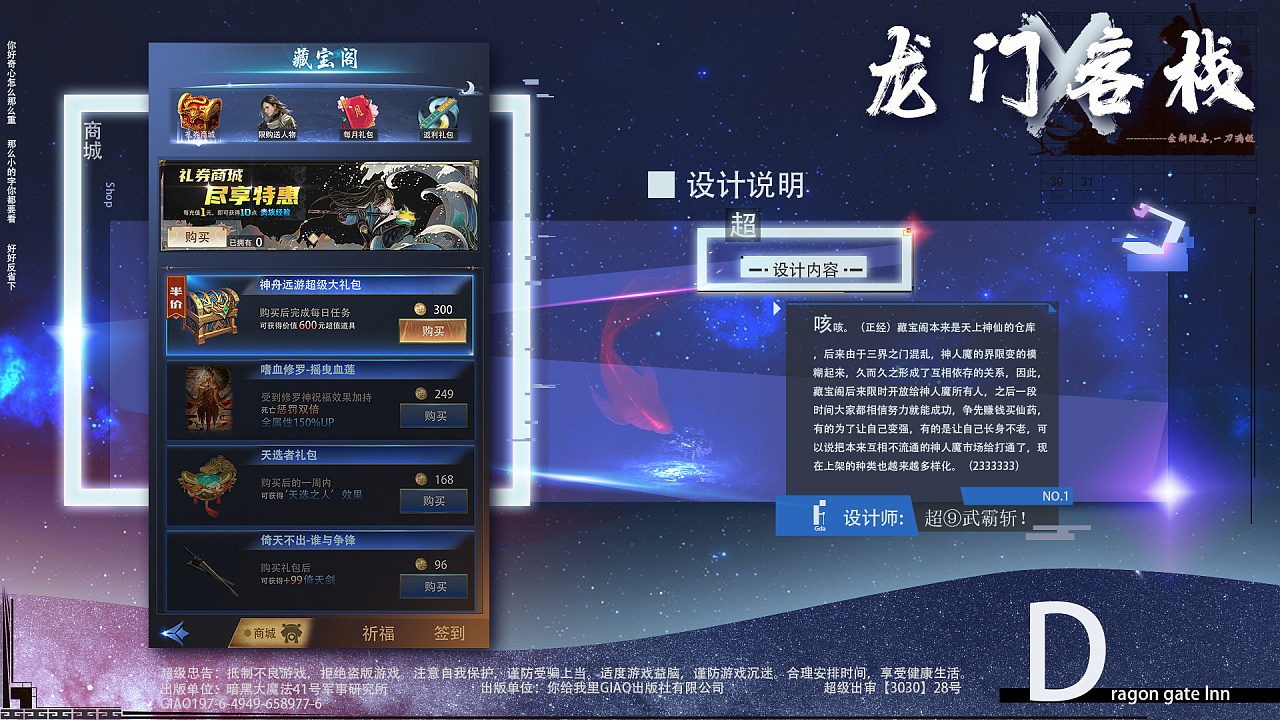The image size is (1280, 720).
Task: Tap the shop beast icon next to 商城
Action: coord(291,631)
